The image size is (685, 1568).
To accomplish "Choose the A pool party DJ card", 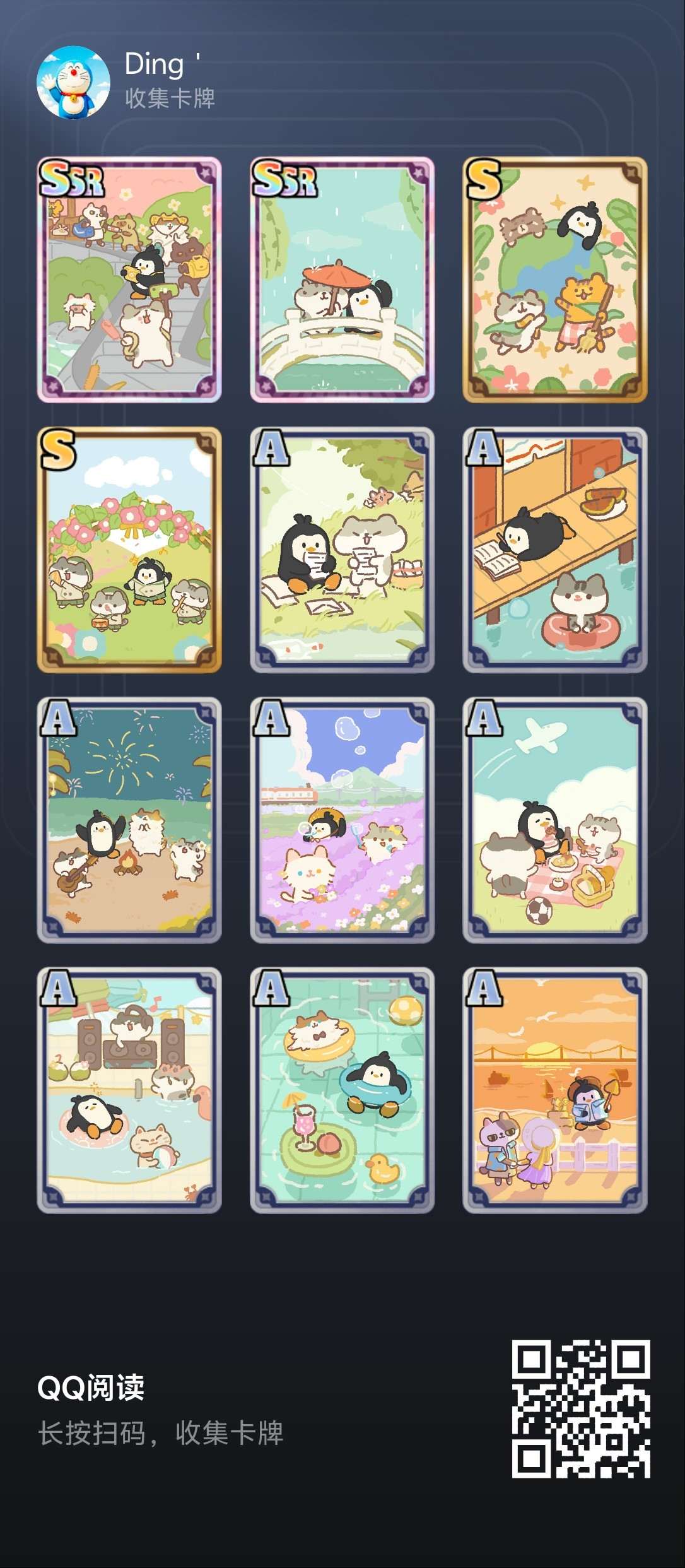I will [x=129, y=1090].
